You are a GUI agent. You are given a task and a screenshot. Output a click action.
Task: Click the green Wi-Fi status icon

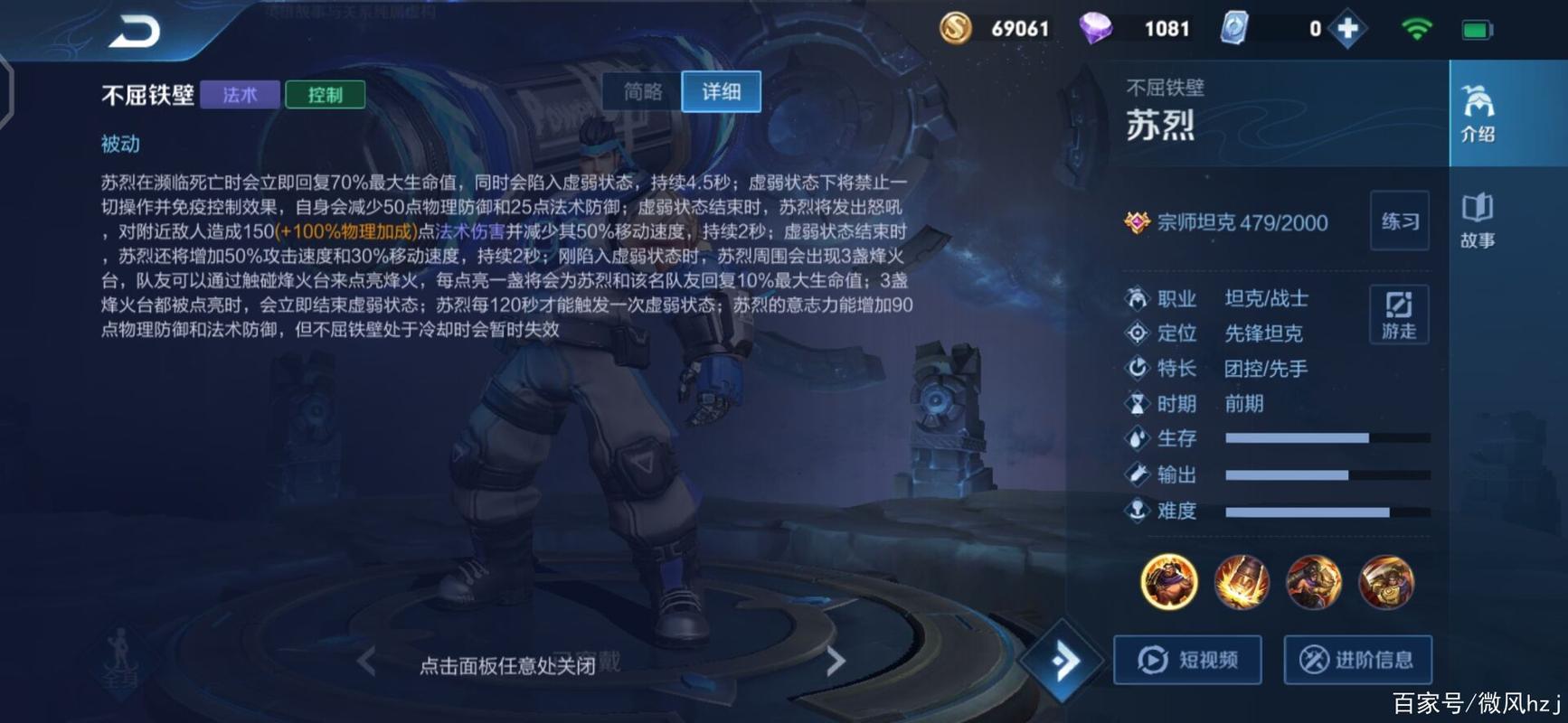(1417, 28)
